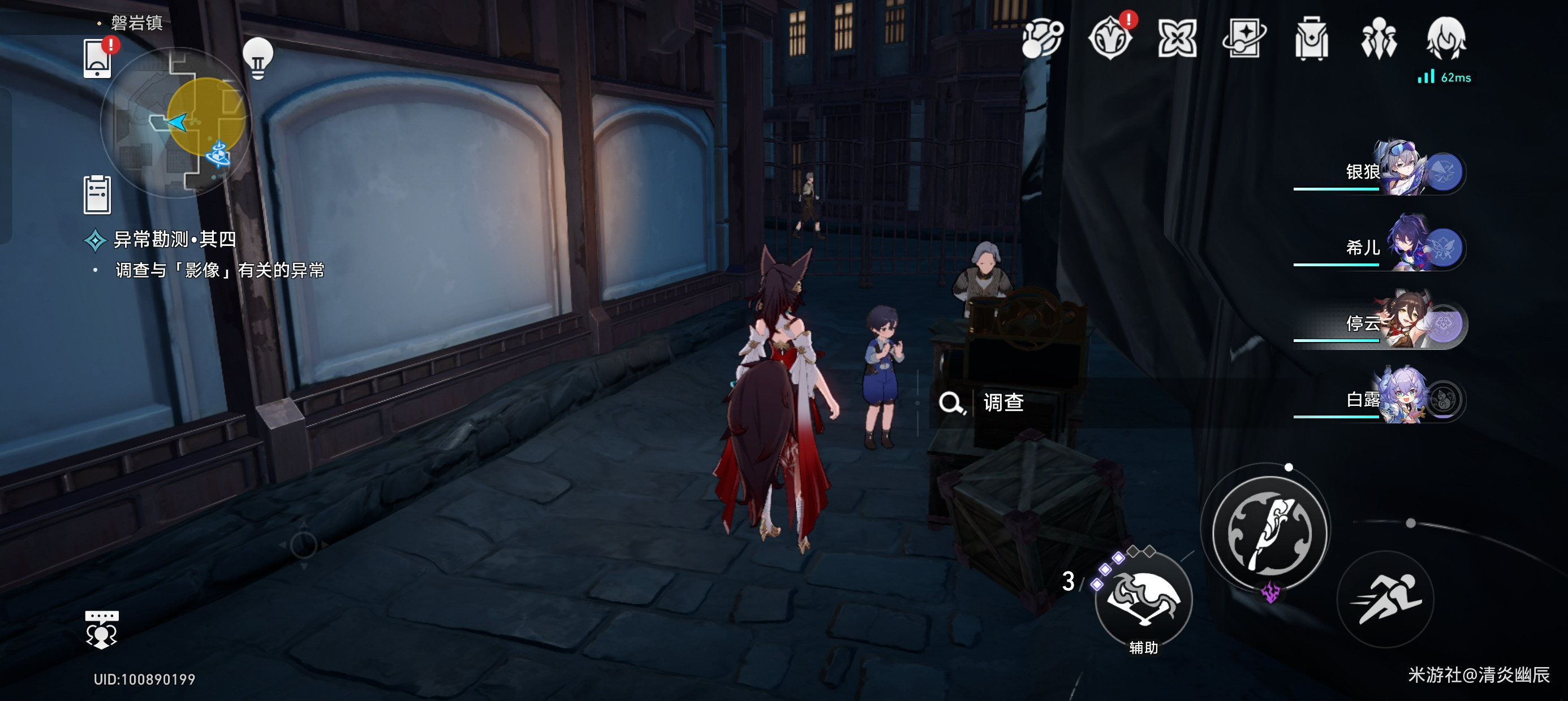Image resolution: width=1568 pixels, height=701 pixels.
Task: Open the phone menu icon
Action: coord(97,59)
